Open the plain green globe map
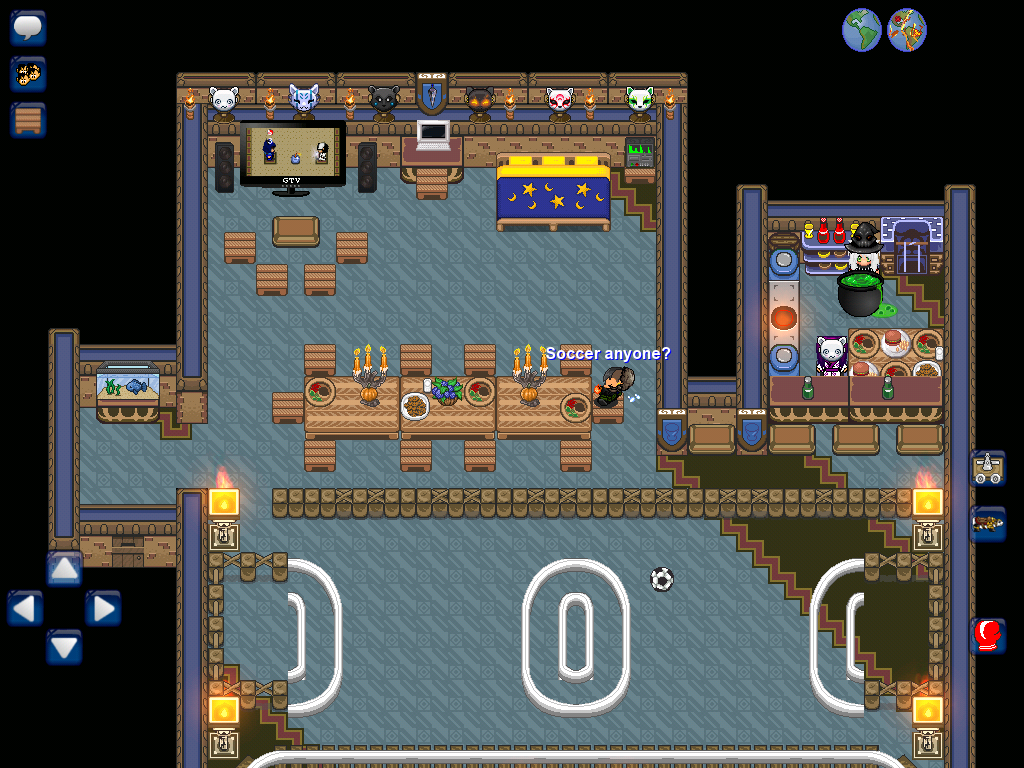 (x=861, y=30)
